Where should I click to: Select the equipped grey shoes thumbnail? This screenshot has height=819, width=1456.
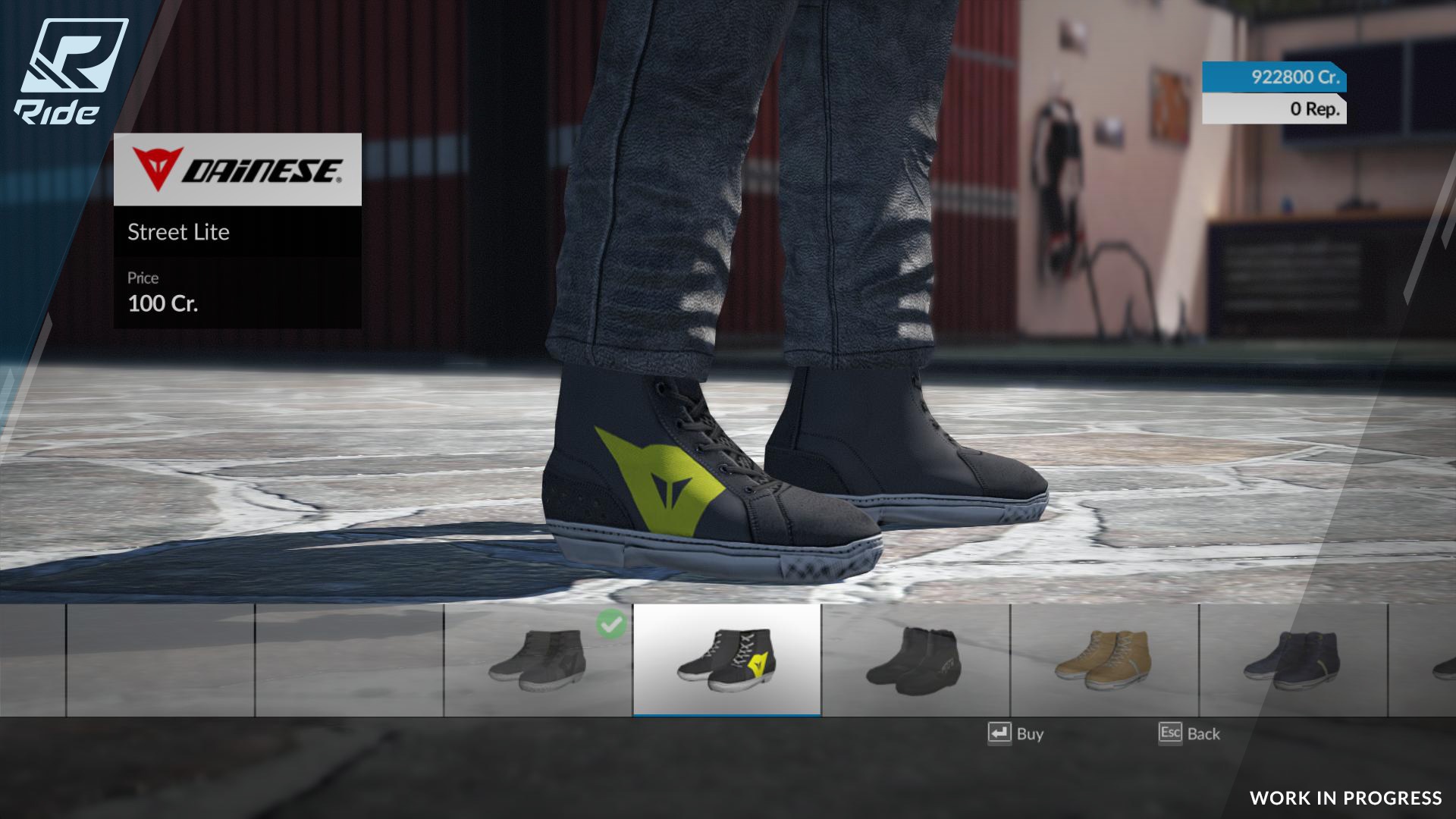pyautogui.click(x=538, y=661)
